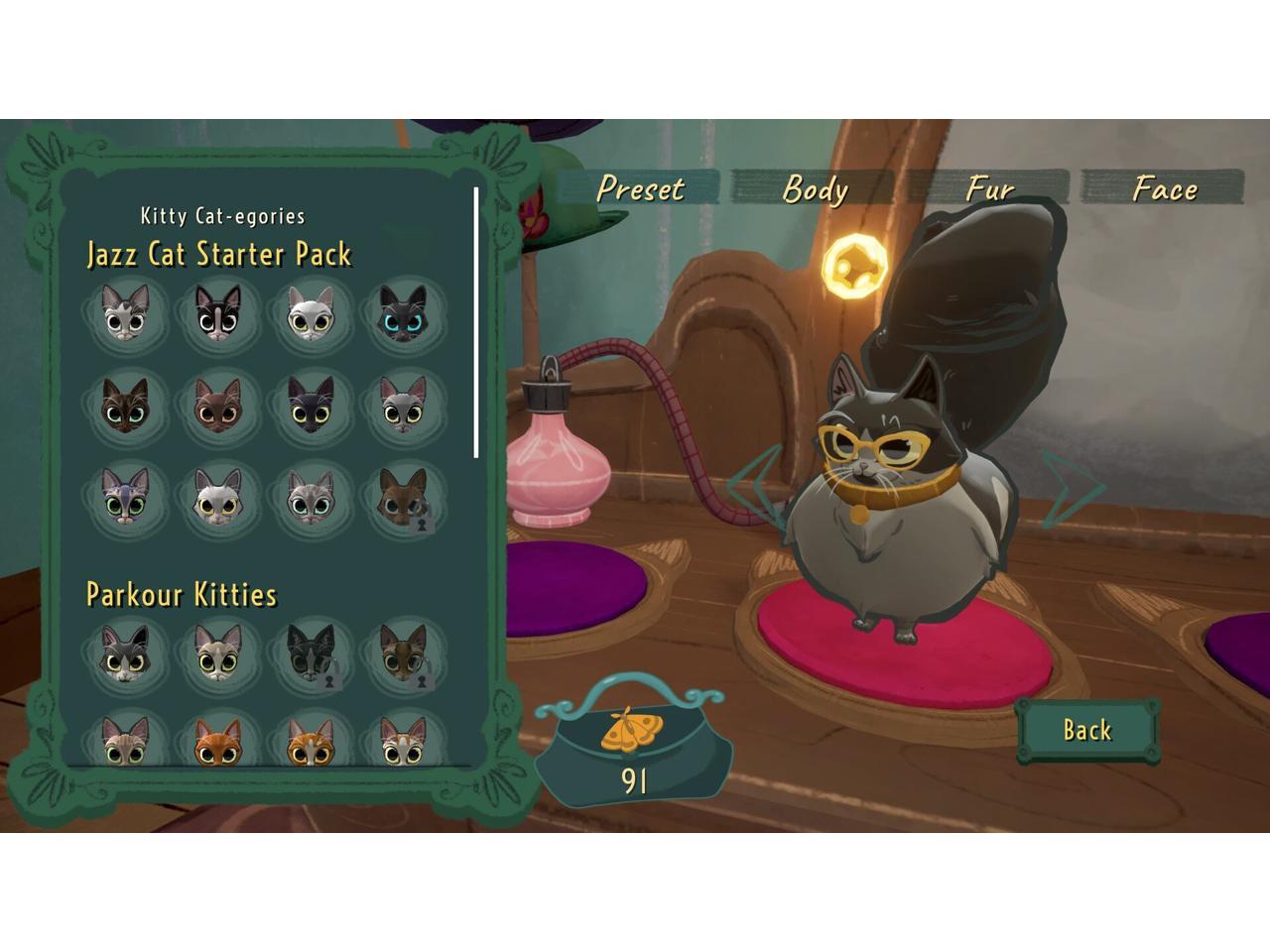
Task: Rotate the cat with the left arrow
Action: [752, 484]
